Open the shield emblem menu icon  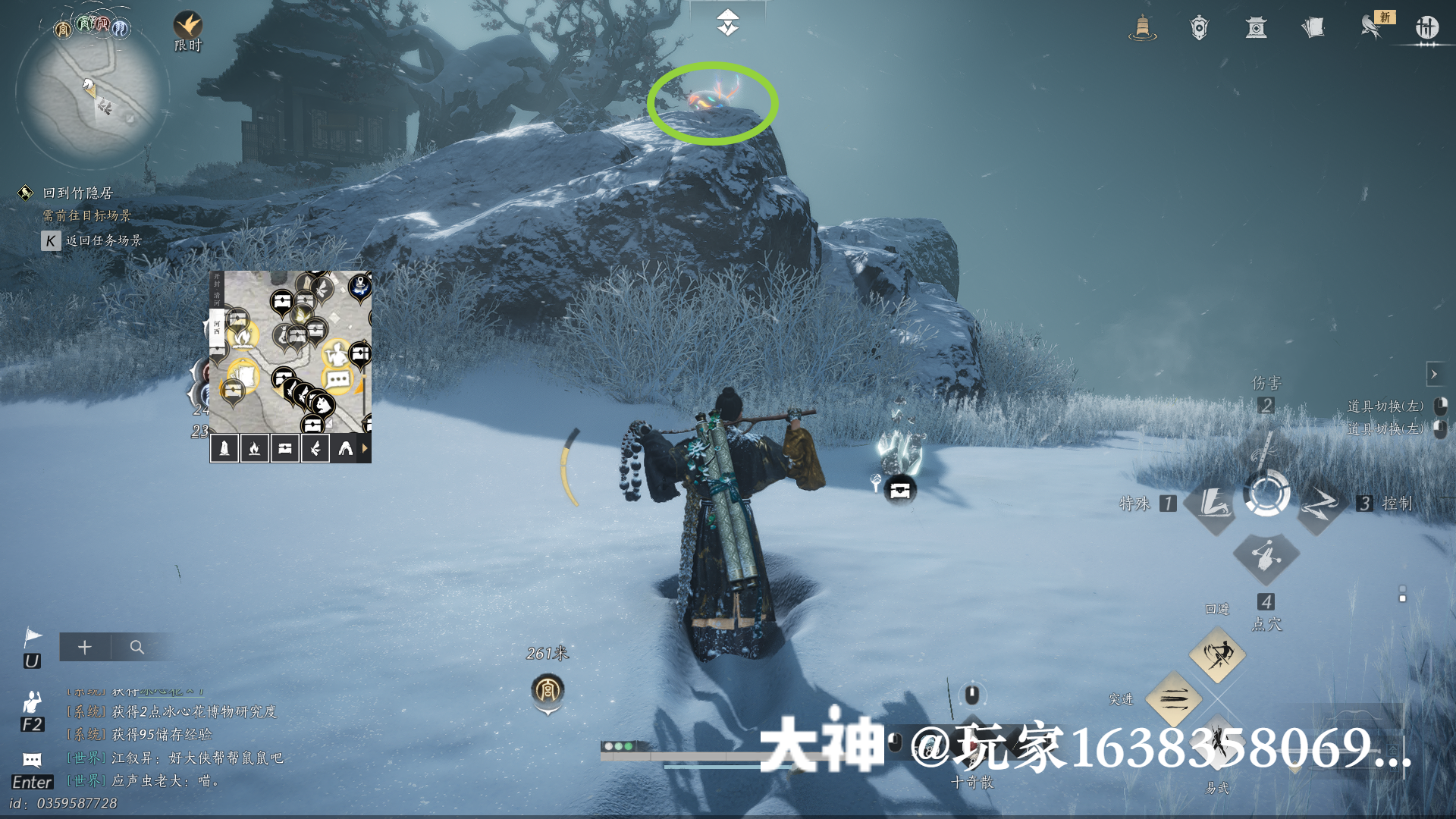[x=1199, y=28]
